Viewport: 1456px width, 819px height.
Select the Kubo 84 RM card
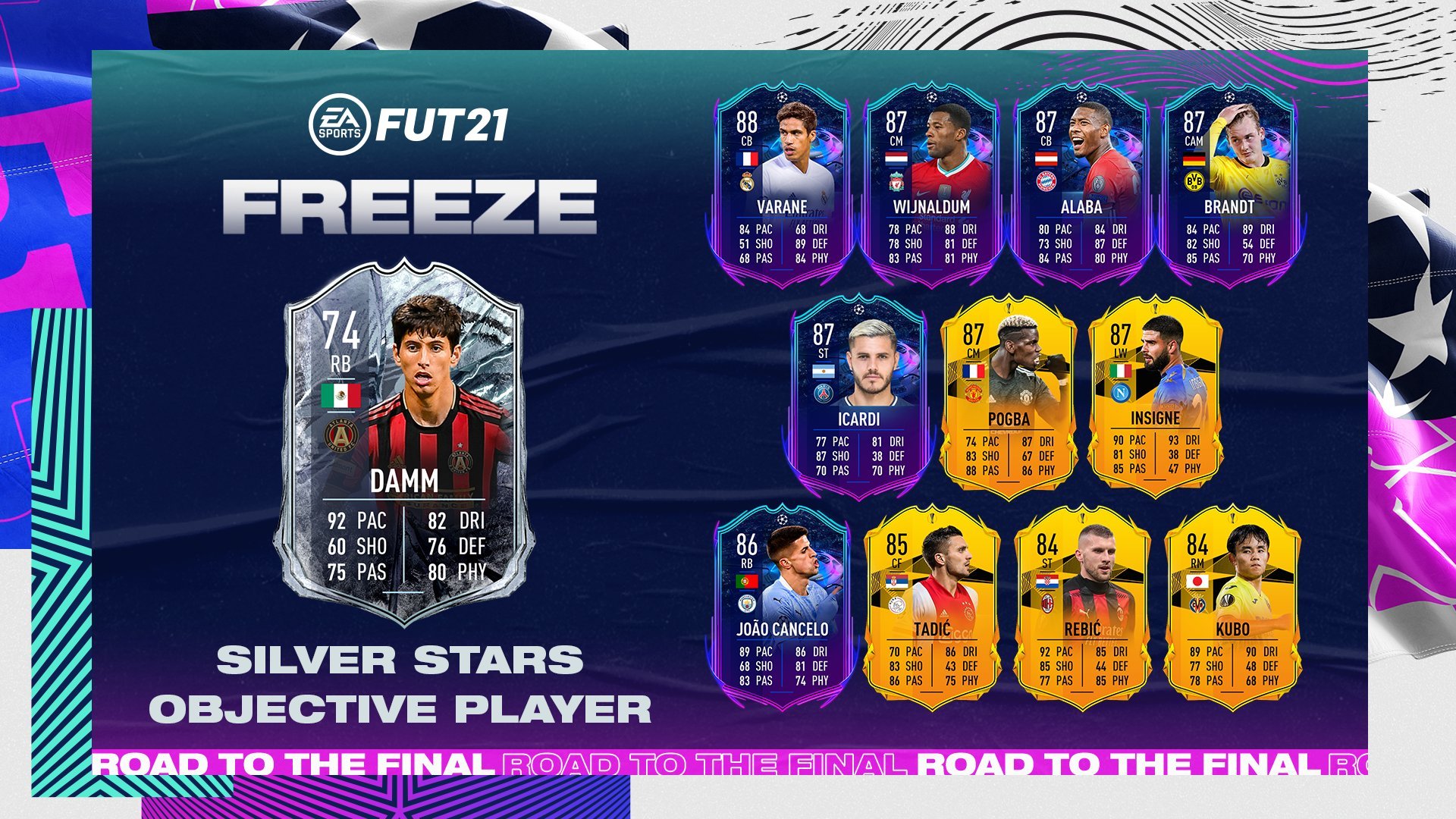click(1232, 608)
